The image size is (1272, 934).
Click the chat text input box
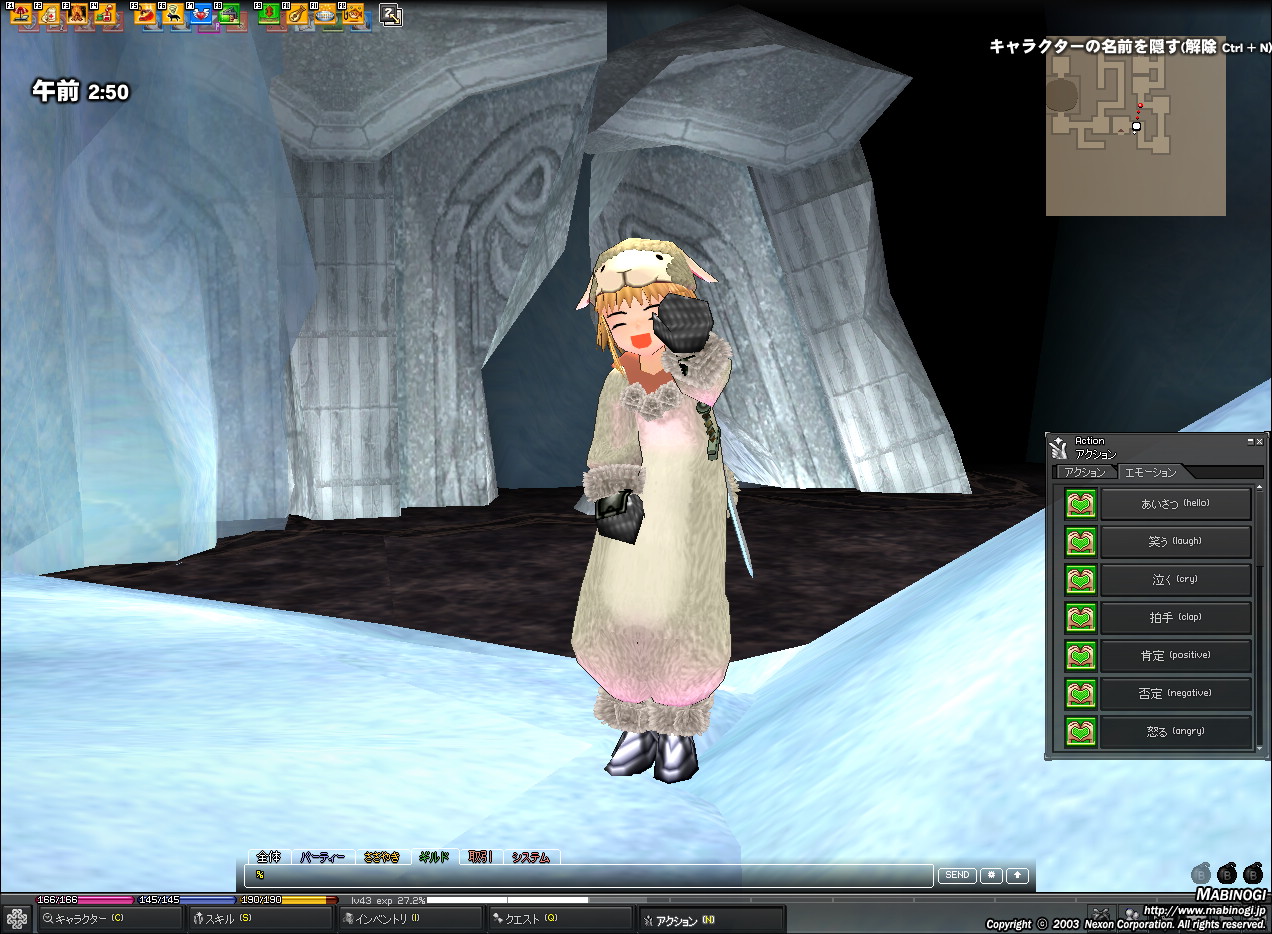coord(590,875)
